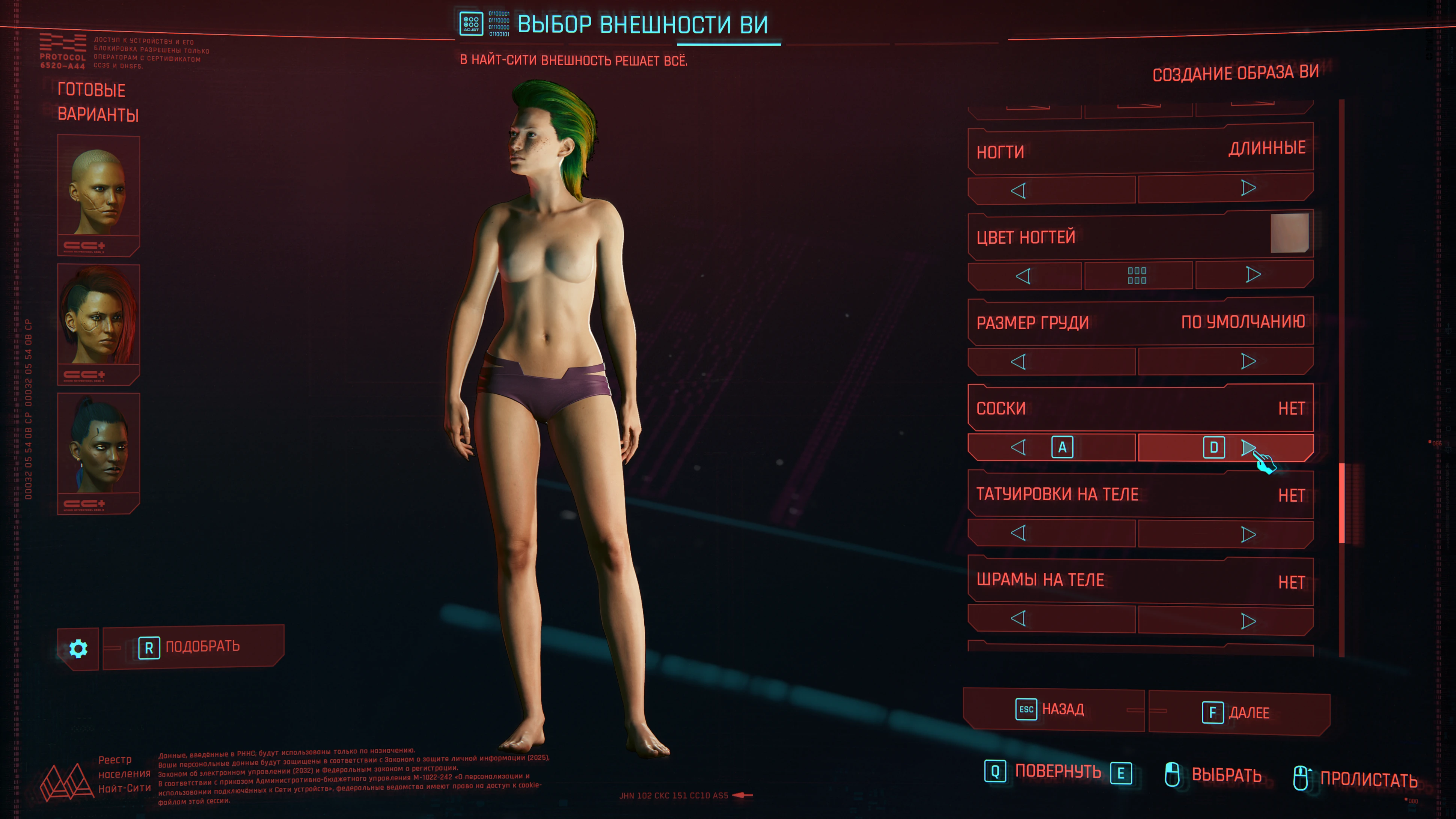
Task: Open the ЦВЕТ НОГТЕЙ color grid
Action: (x=1136, y=275)
